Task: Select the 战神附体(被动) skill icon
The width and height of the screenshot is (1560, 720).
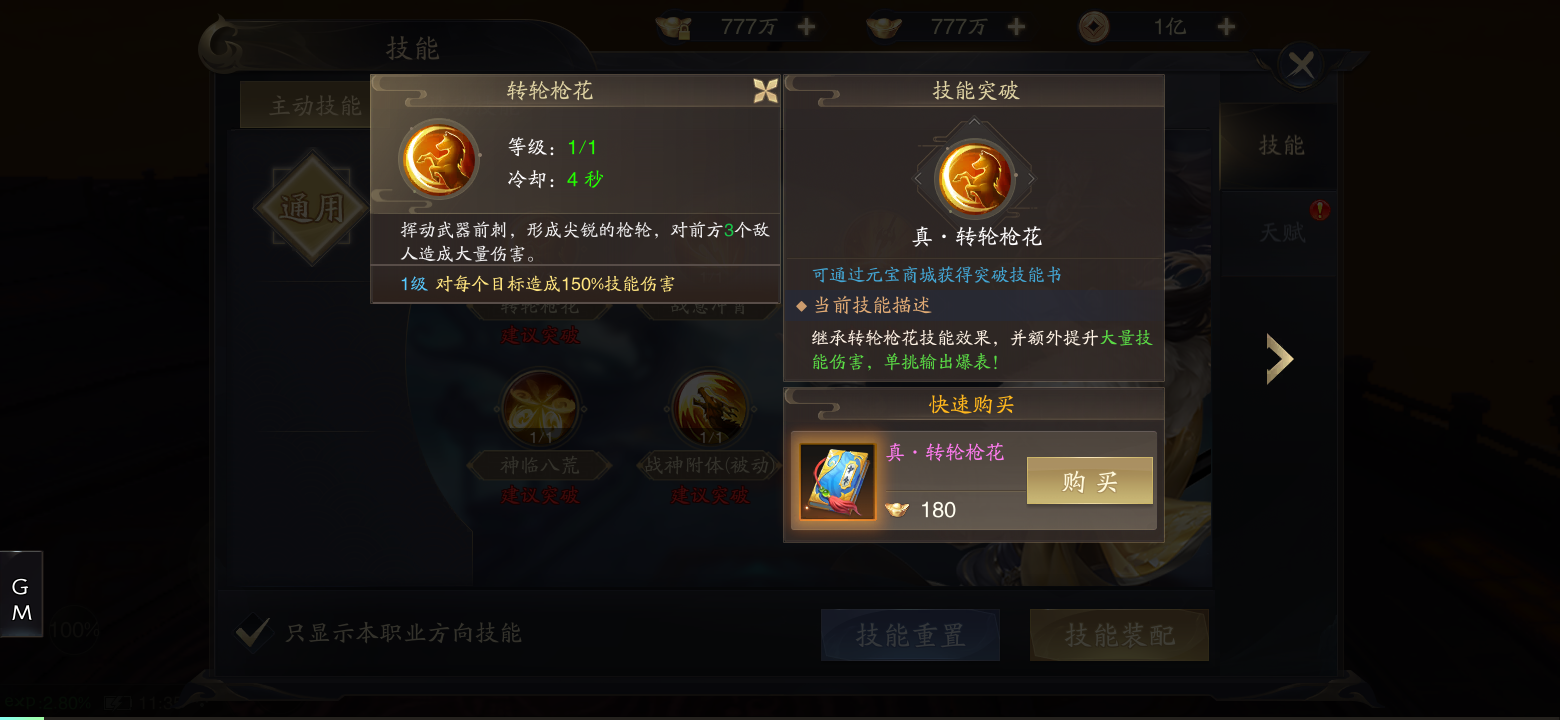Action: (710, 410)
